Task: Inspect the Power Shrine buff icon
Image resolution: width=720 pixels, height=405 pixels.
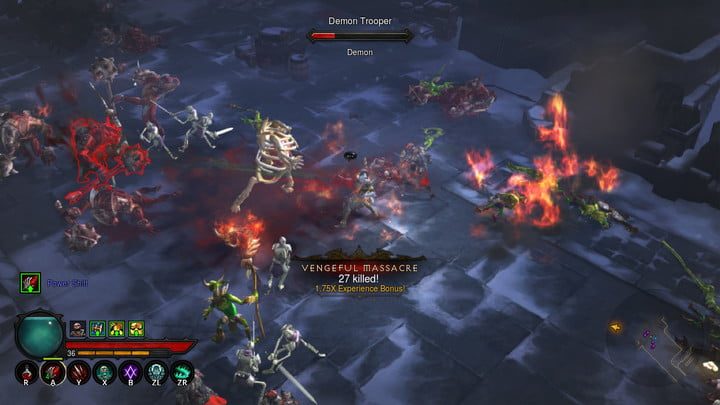Action: point(30,283)
